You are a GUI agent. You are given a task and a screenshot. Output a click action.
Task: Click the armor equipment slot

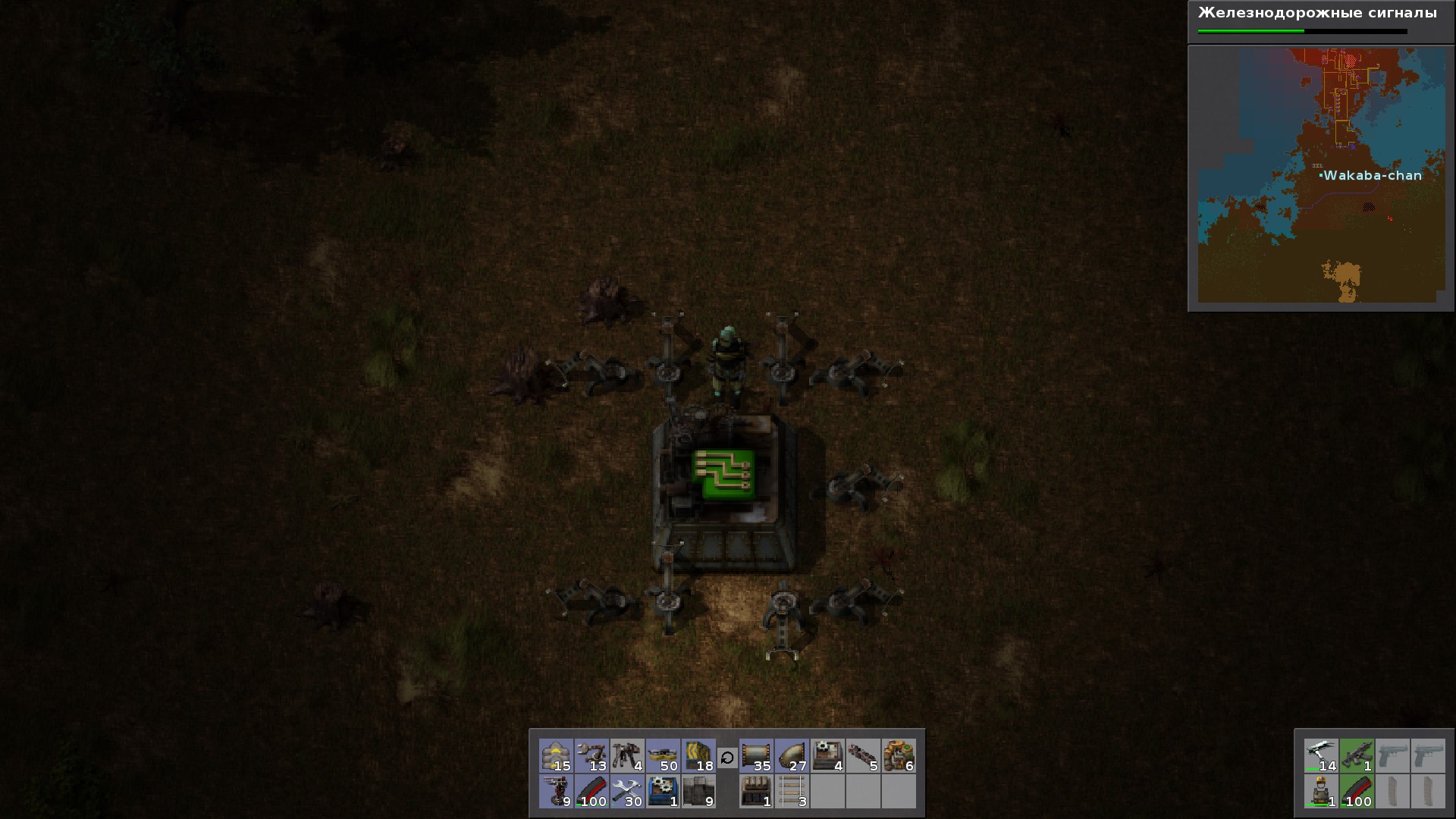coord(1321,792)
